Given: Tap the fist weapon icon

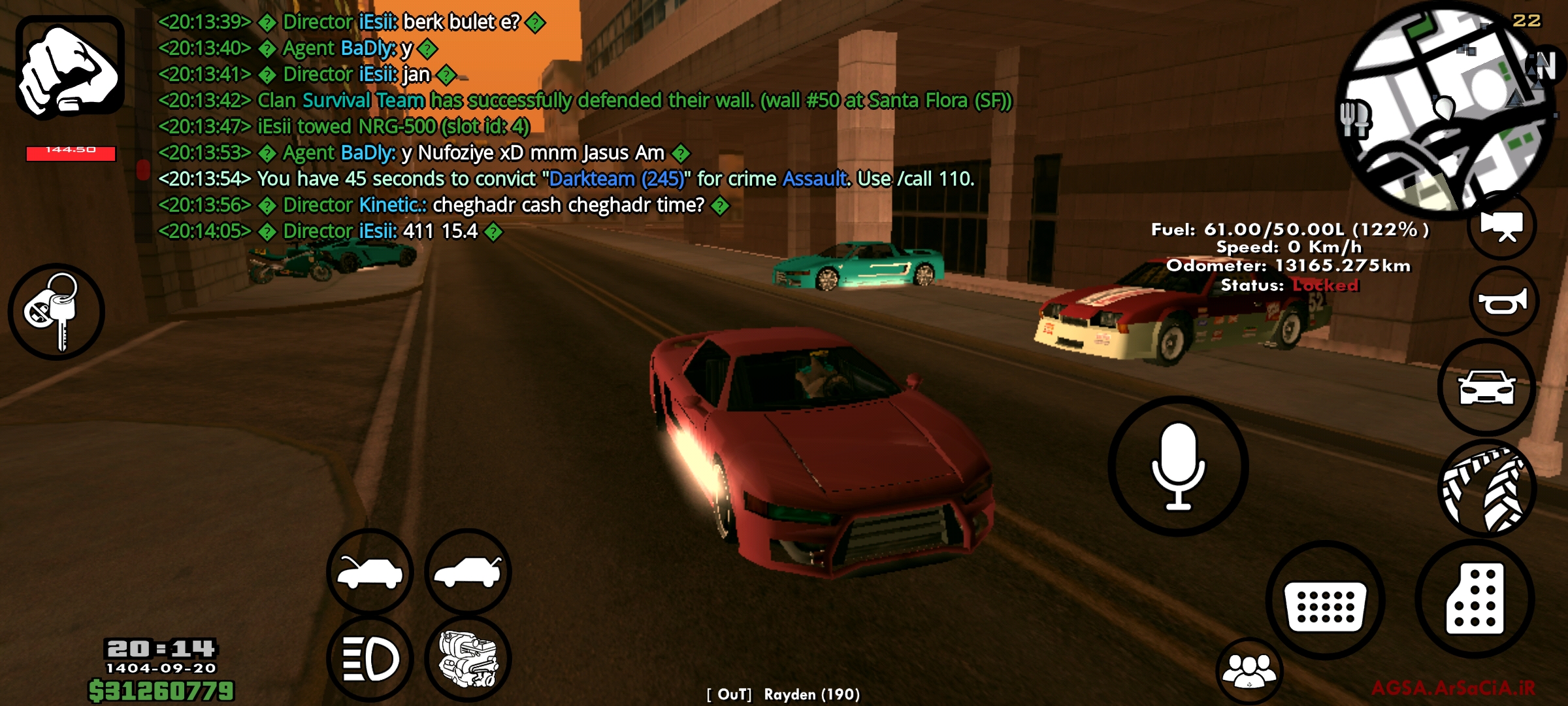Looking at the screenshot, I should point(70,67).
